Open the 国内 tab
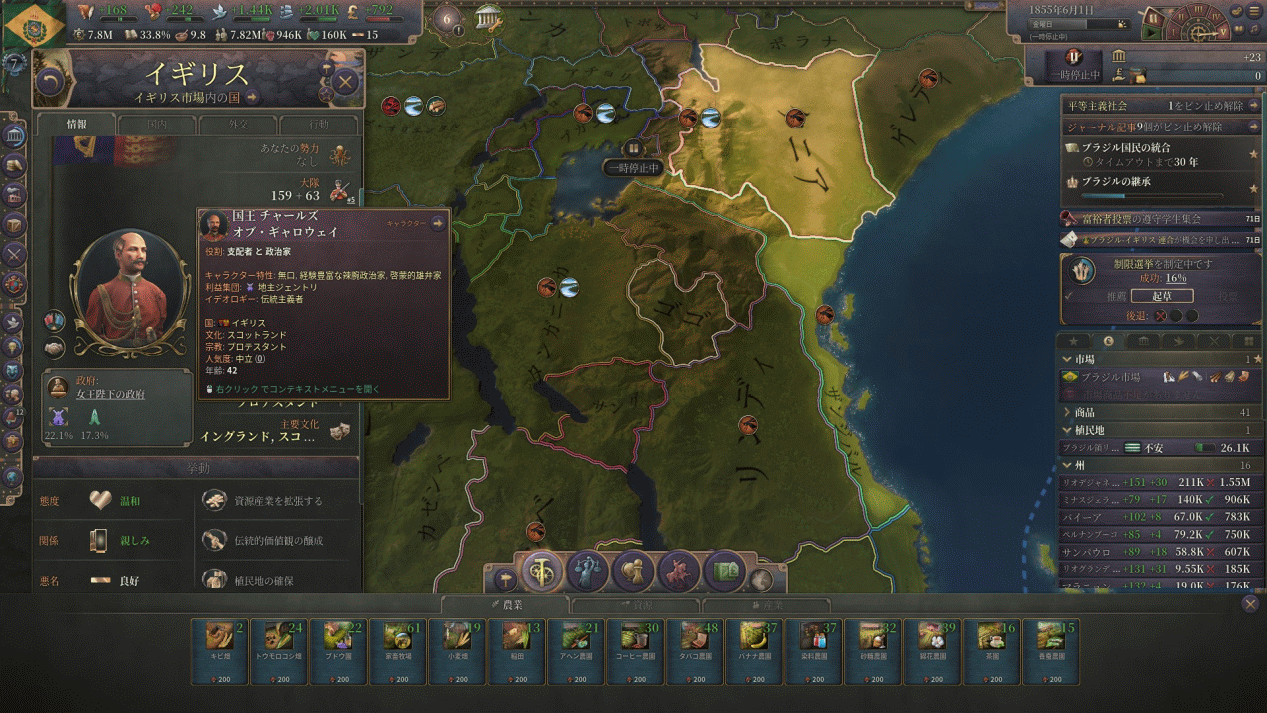1267x713 pixels. tap(157, 125)
